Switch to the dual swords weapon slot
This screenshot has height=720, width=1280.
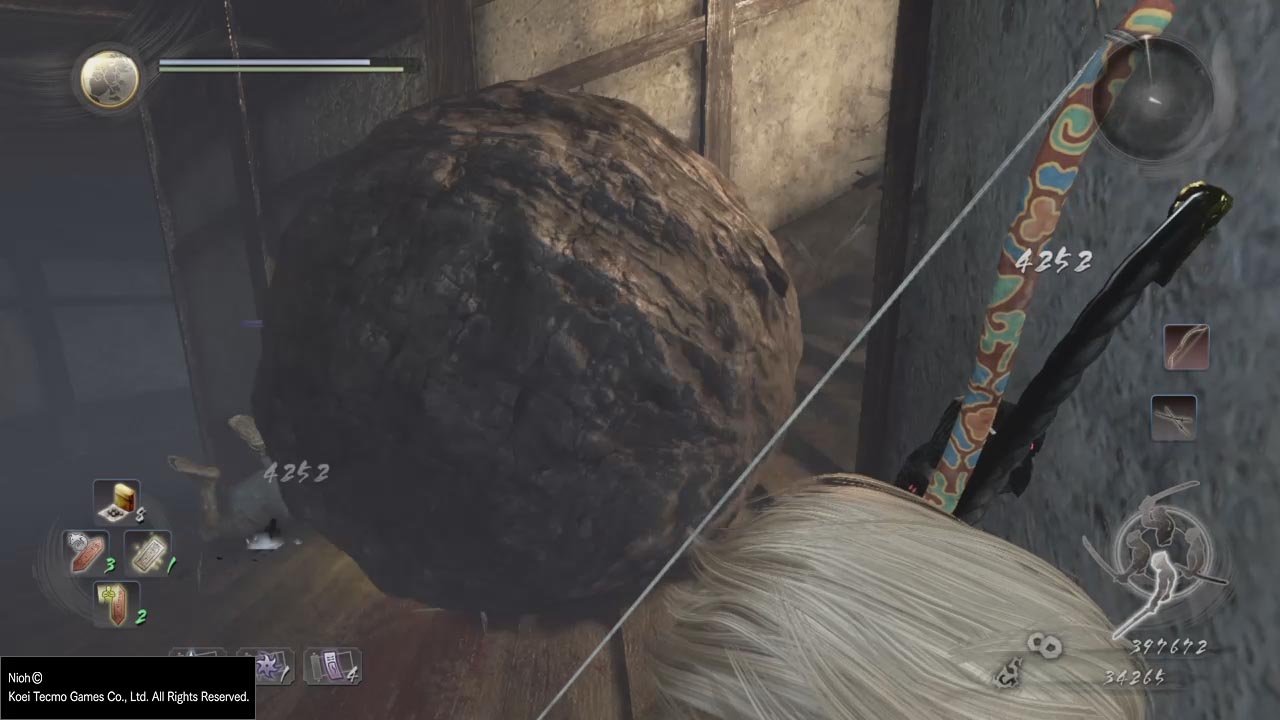[x=1173, y=417]
